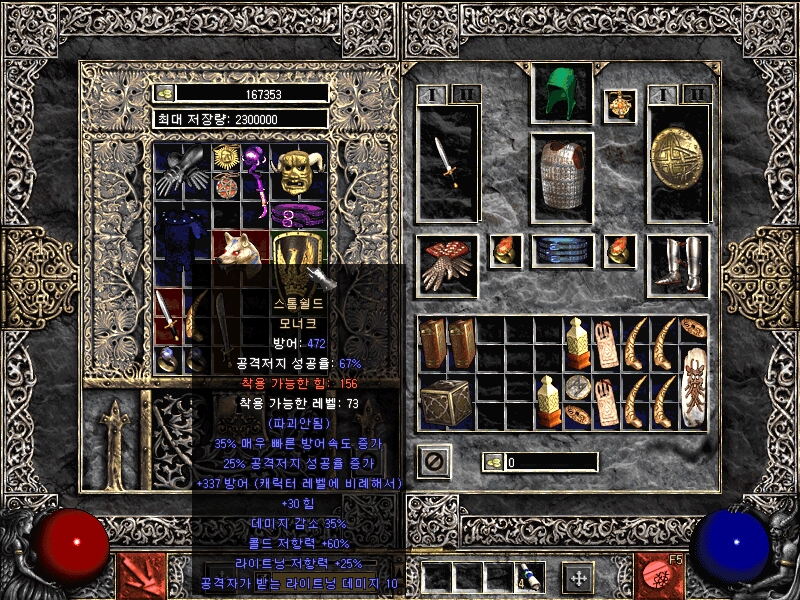Click the equipped red-studded gloves
Image resolution: width=800 pixels, height=600 pixels.
pyautogui.click(x=446, y=265)
